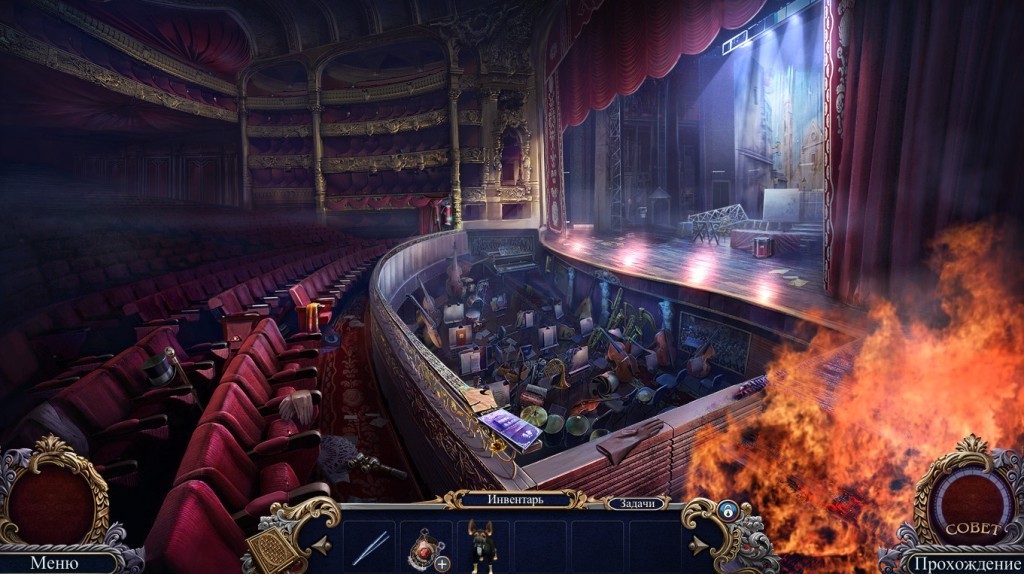The width and height of the screenshot is (1024, 574).
Task: Select the red gem amulet item
Action: [424, 546]
